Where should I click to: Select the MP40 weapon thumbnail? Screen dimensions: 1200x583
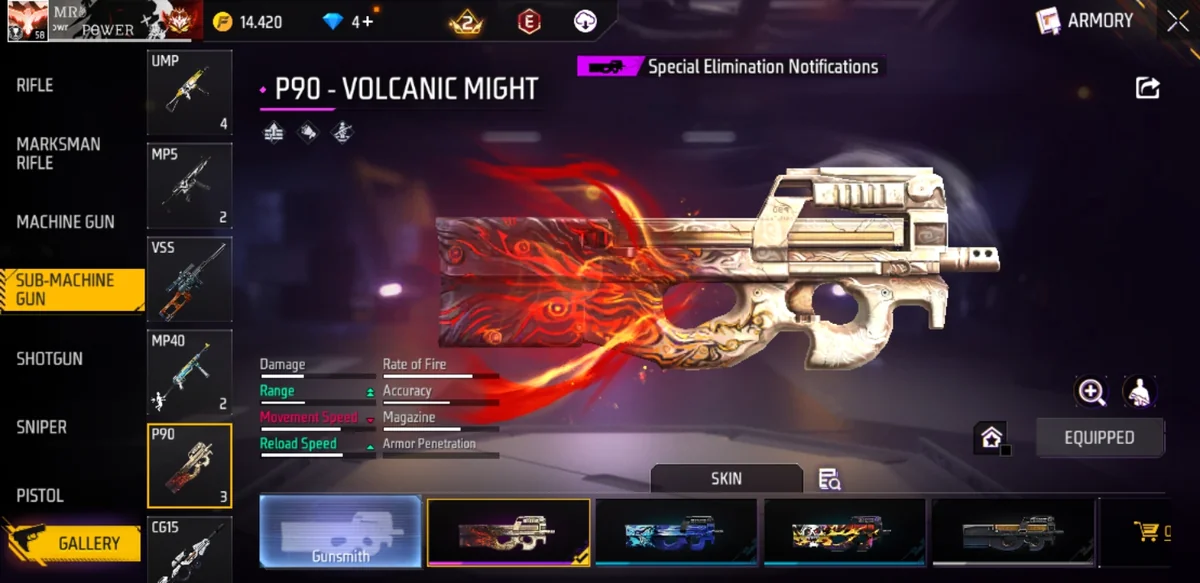tap(189, 372)
